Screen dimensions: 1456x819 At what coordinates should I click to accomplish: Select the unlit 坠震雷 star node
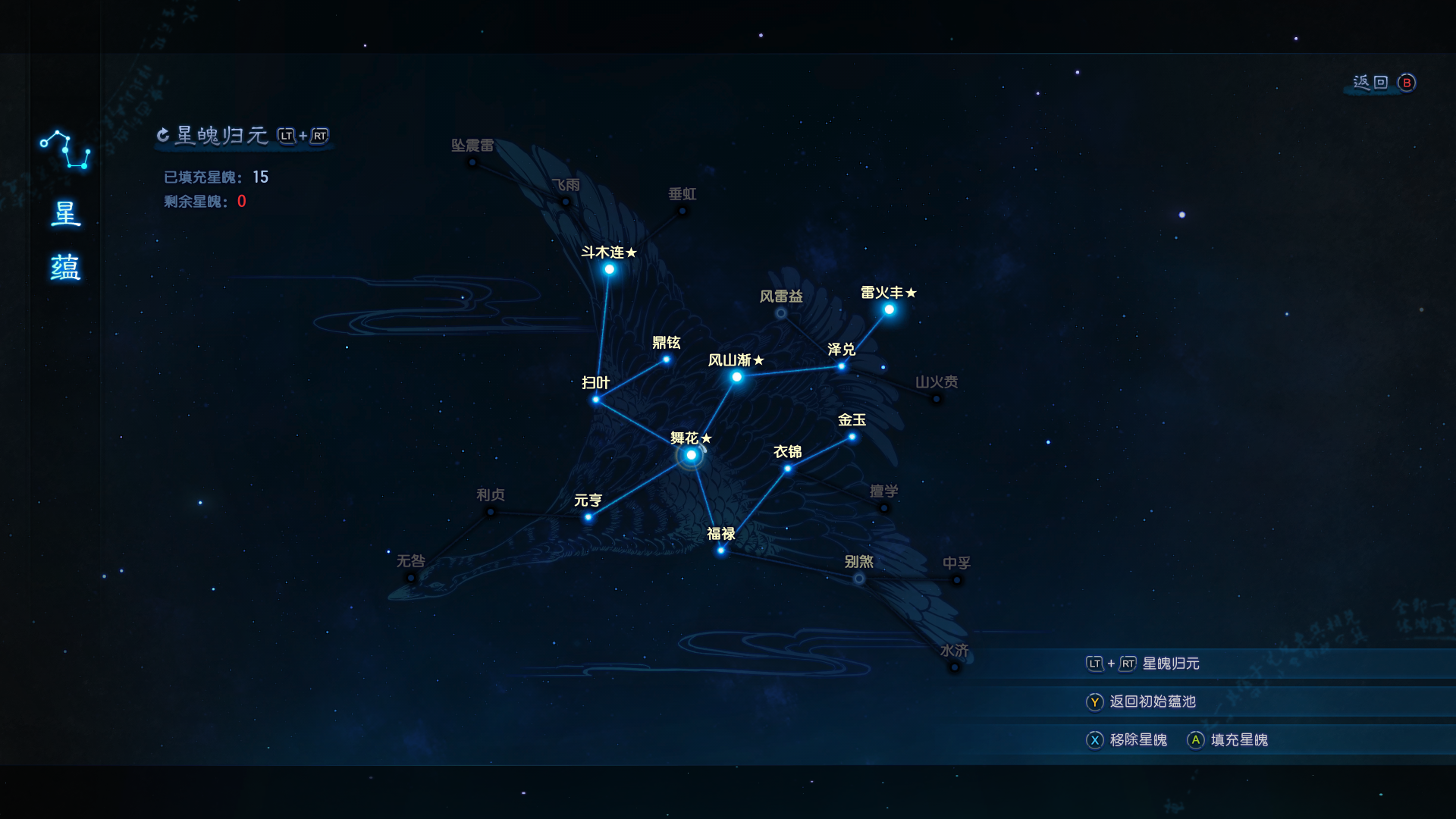click(x=472, y=162)
